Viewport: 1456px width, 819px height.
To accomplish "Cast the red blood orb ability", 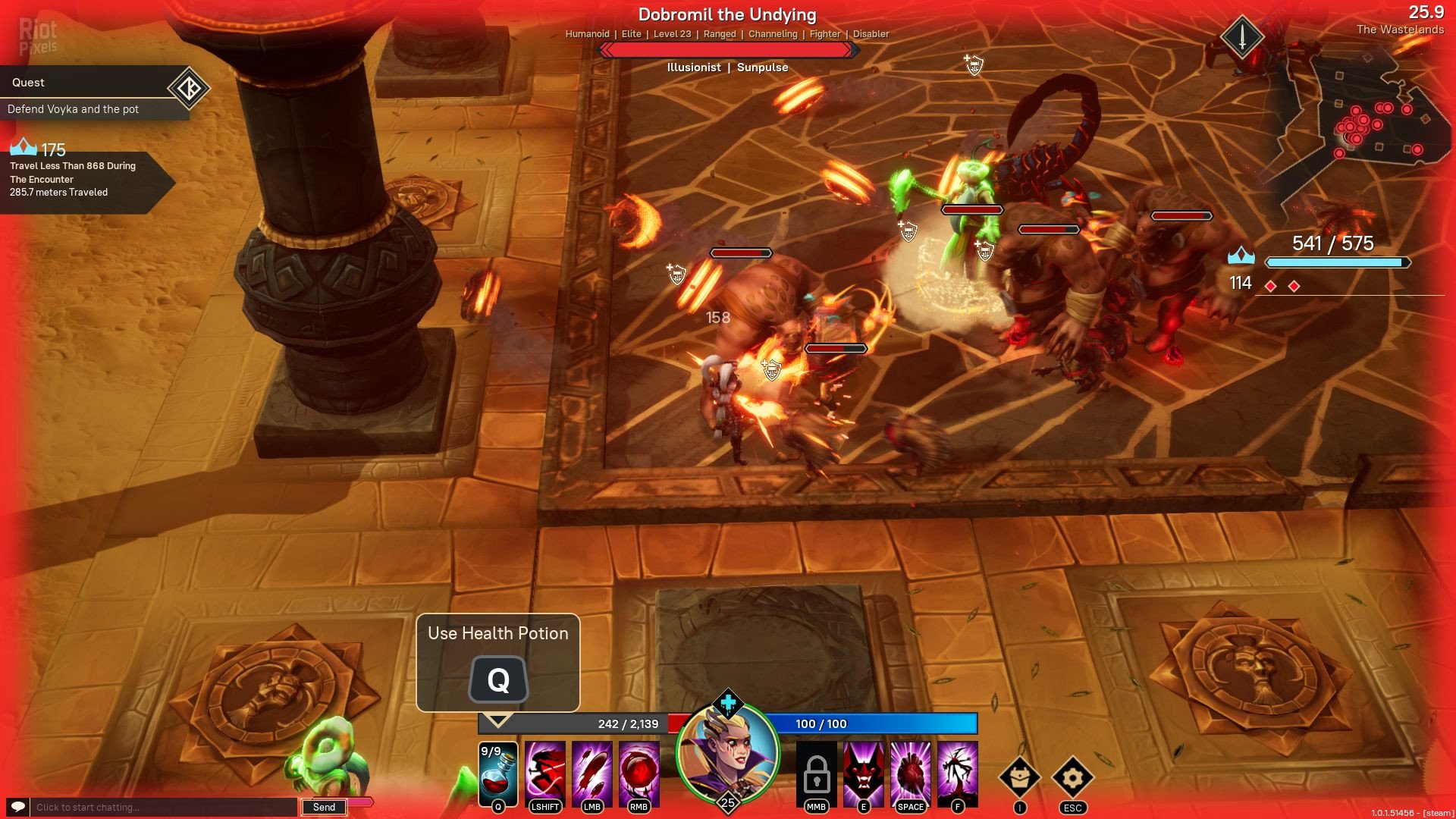I will click(x=639, y=774).
